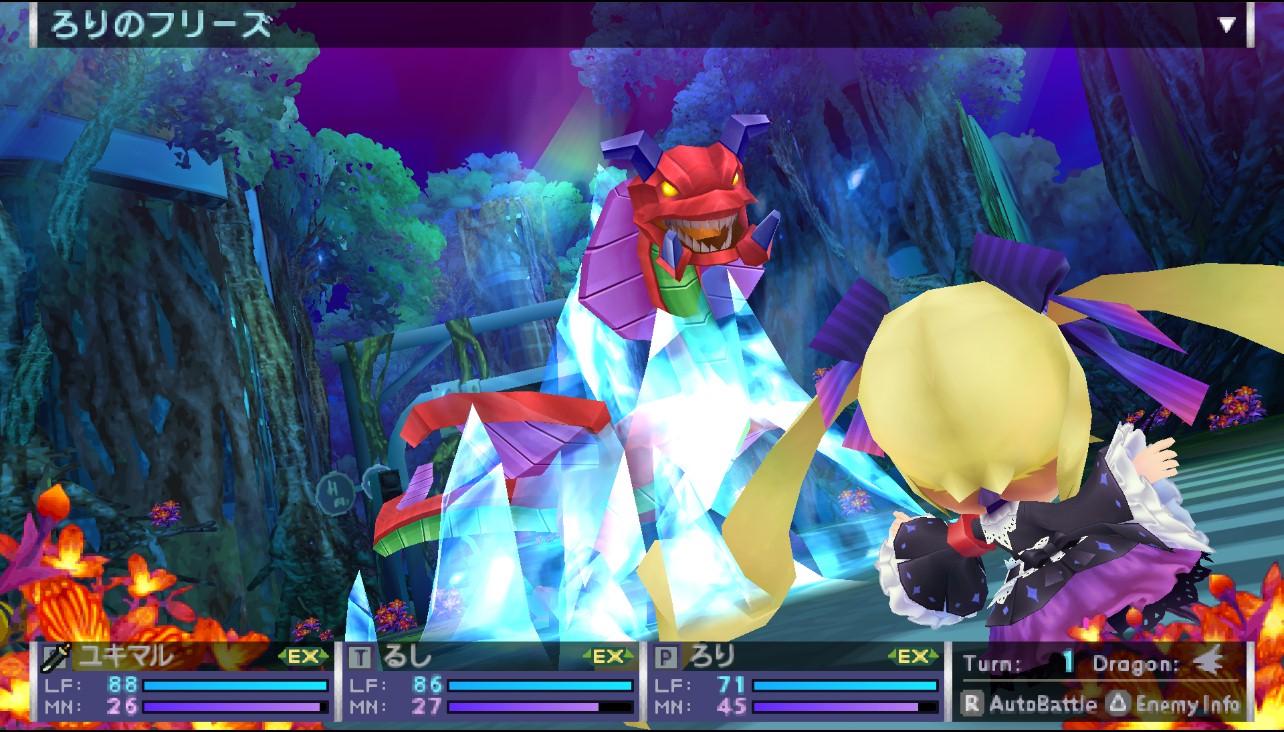Select ユキマル's party status panel

pyautogui.click(x=187, y=683)
